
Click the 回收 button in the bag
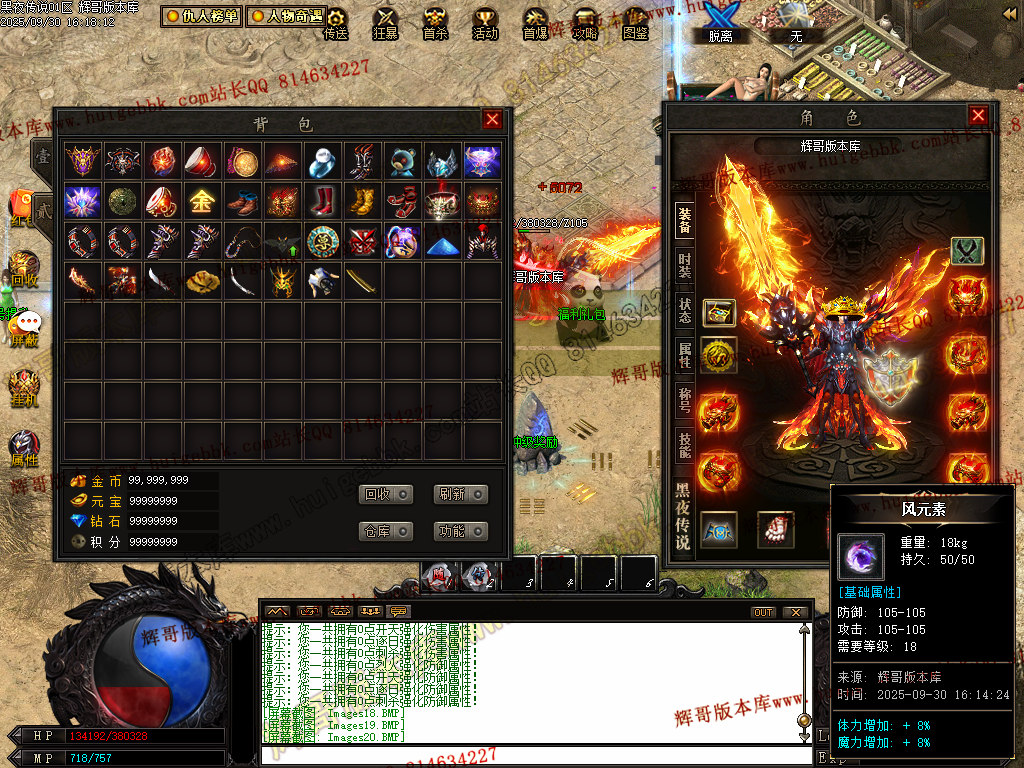pos(385,494)
